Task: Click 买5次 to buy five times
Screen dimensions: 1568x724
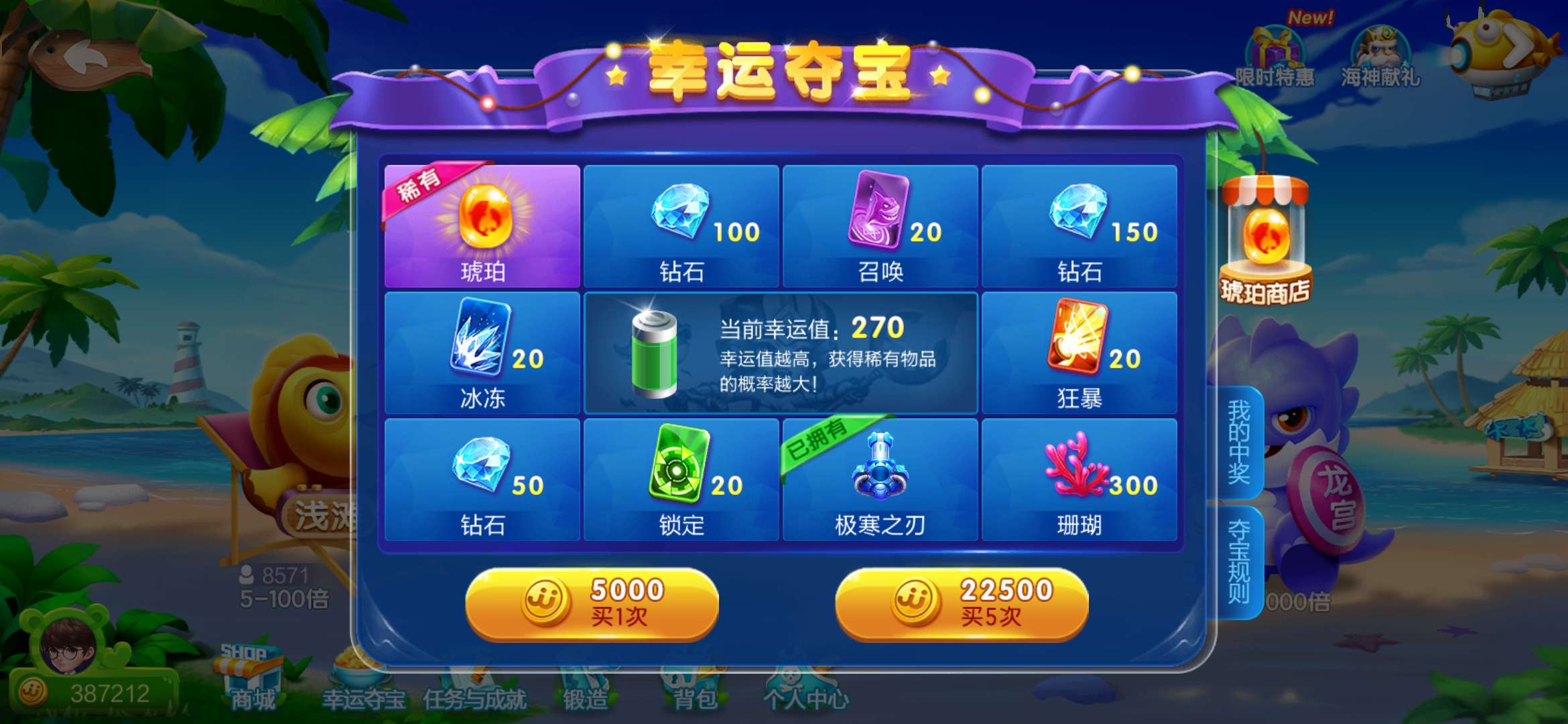Action: [958, 603]
